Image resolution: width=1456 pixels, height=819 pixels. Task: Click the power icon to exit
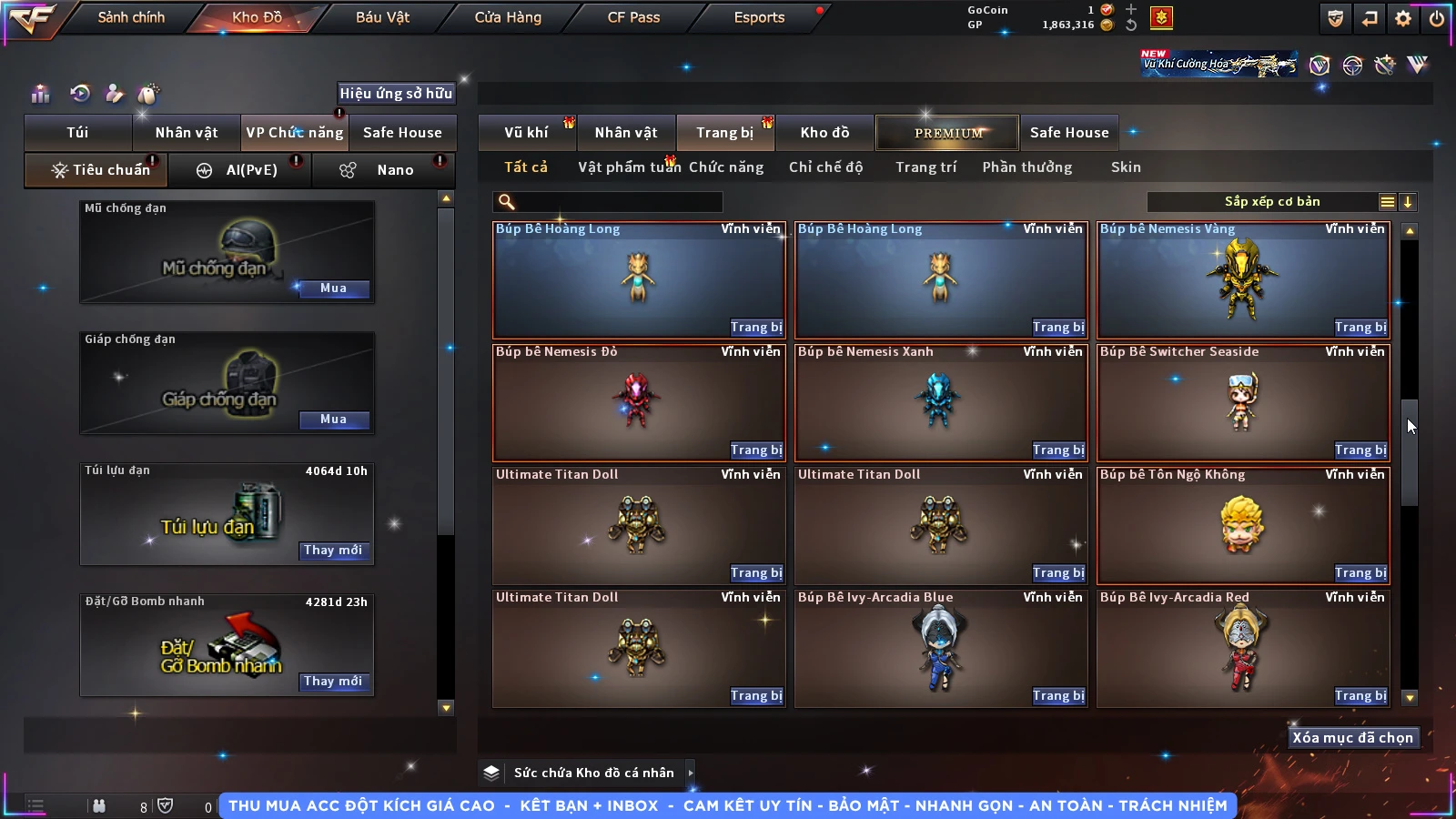pos(1437,18)
